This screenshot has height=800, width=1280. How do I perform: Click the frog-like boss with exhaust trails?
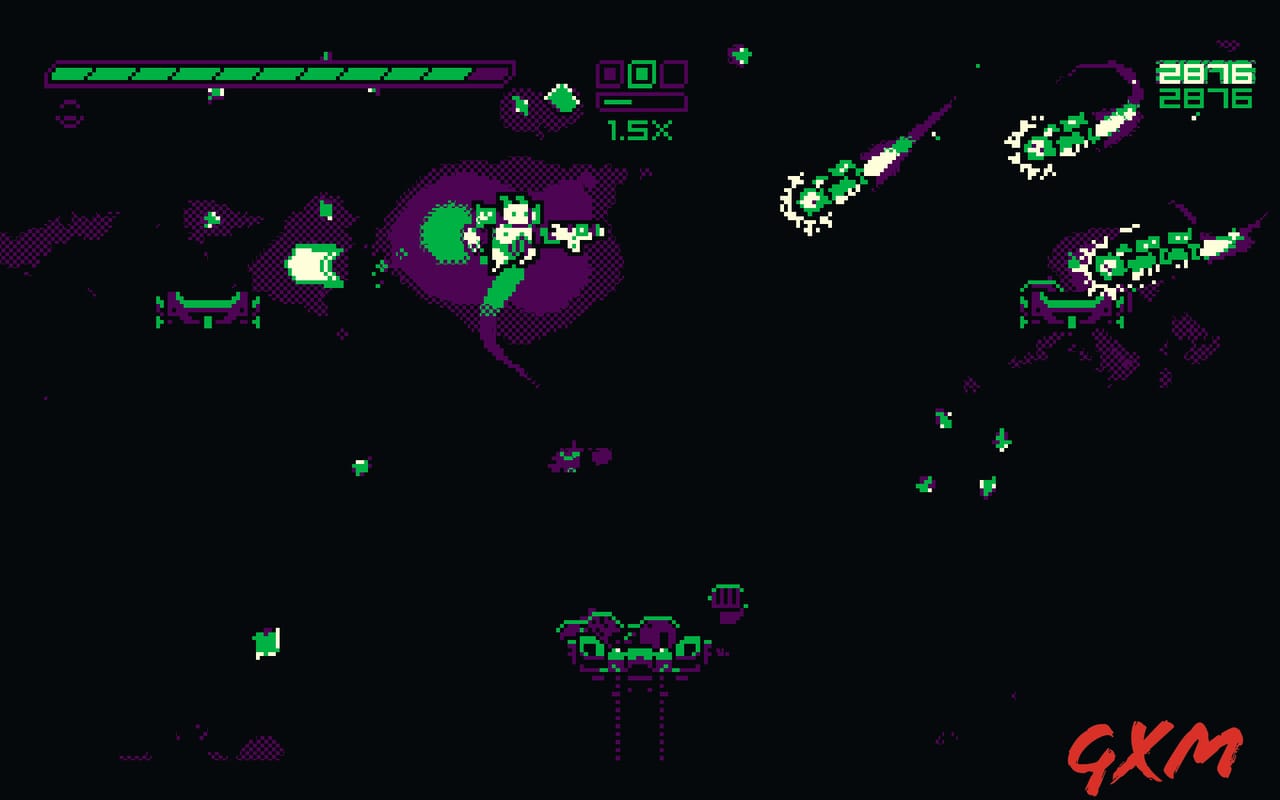coord(632,645)
